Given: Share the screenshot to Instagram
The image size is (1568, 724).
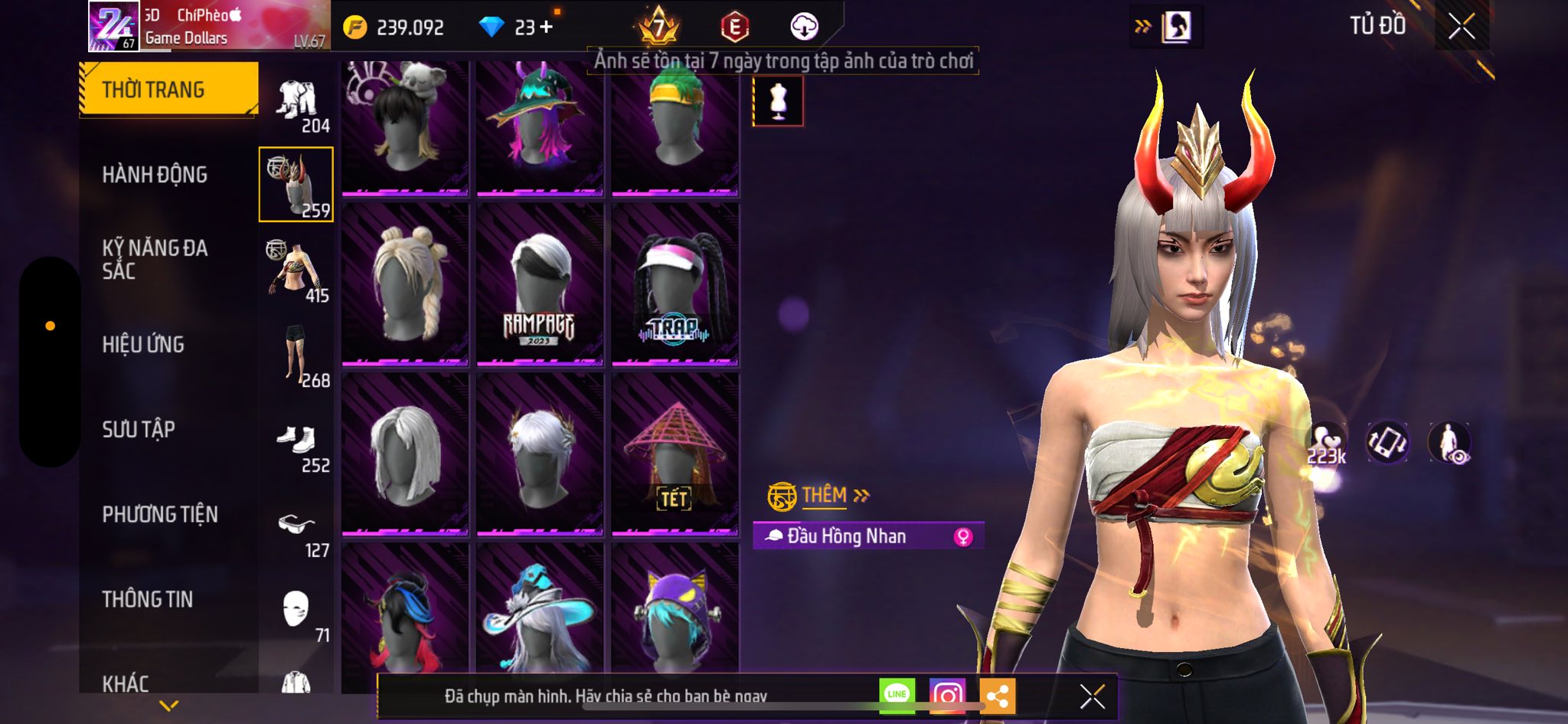Looking at the screenshot, I should [947, 696].
